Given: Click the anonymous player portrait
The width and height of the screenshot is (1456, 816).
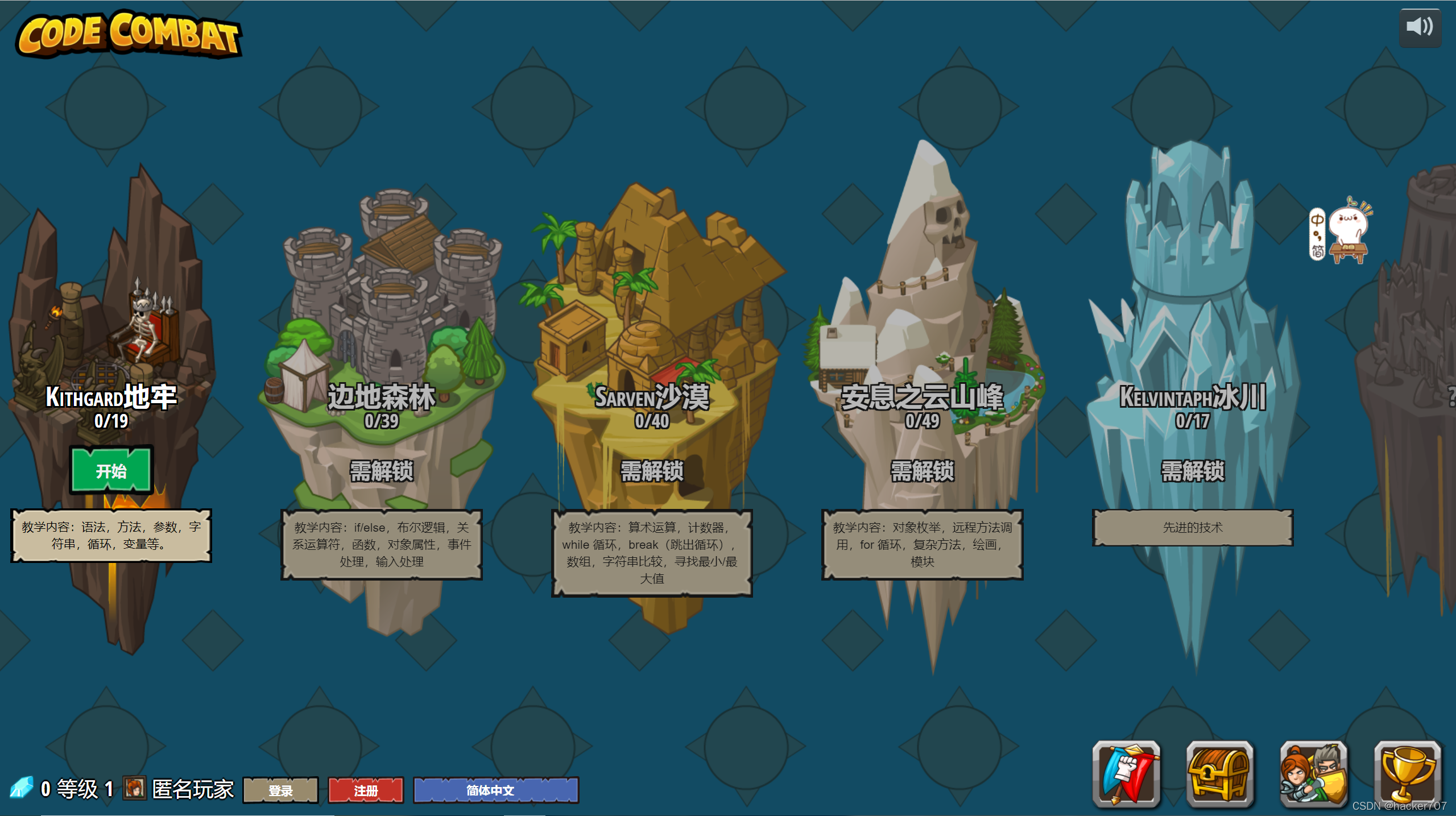Looking at the screenshot, I should point(134,788).
